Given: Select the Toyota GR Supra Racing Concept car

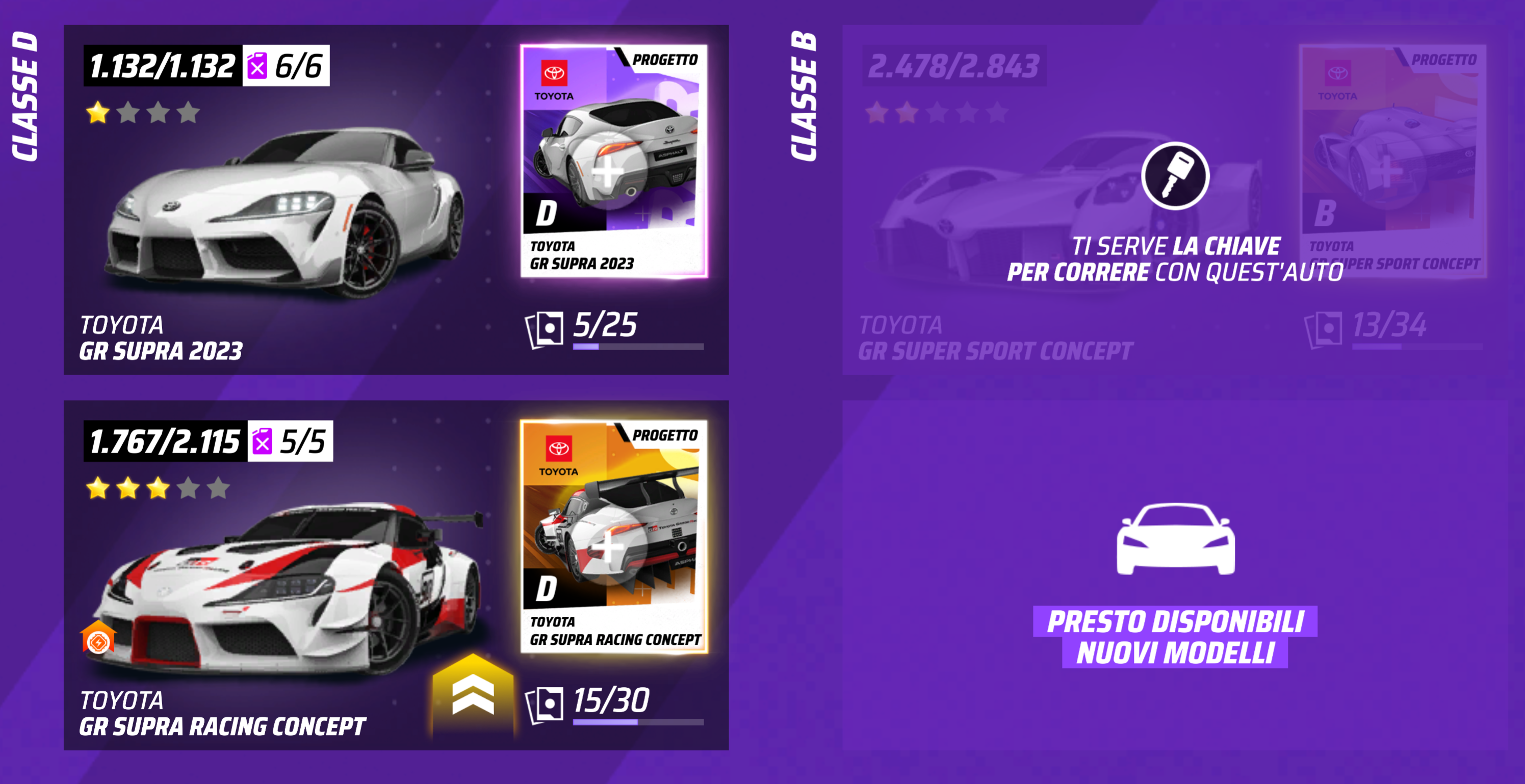Looking at the screenshot, I should (x=284, y=586).
